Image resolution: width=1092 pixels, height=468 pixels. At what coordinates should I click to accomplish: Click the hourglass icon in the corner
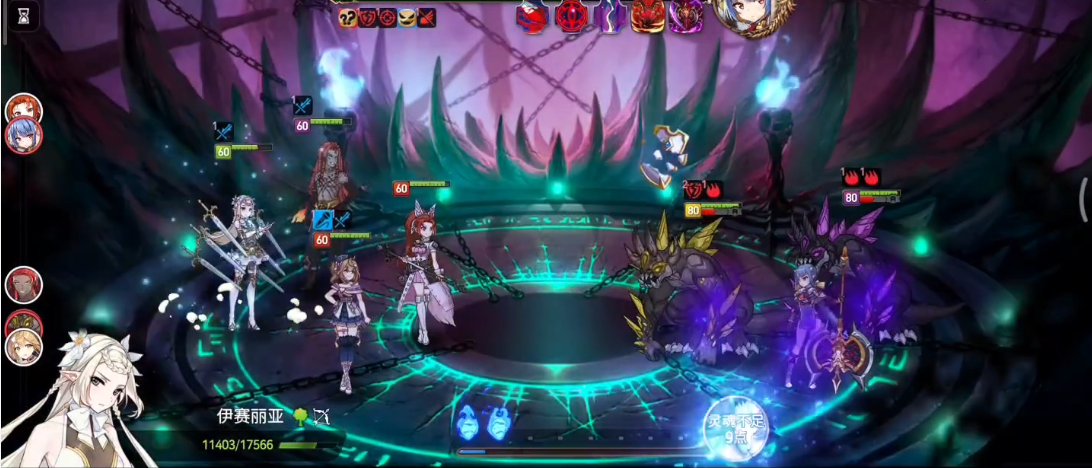pyautogui.click(x=25, y=15)
